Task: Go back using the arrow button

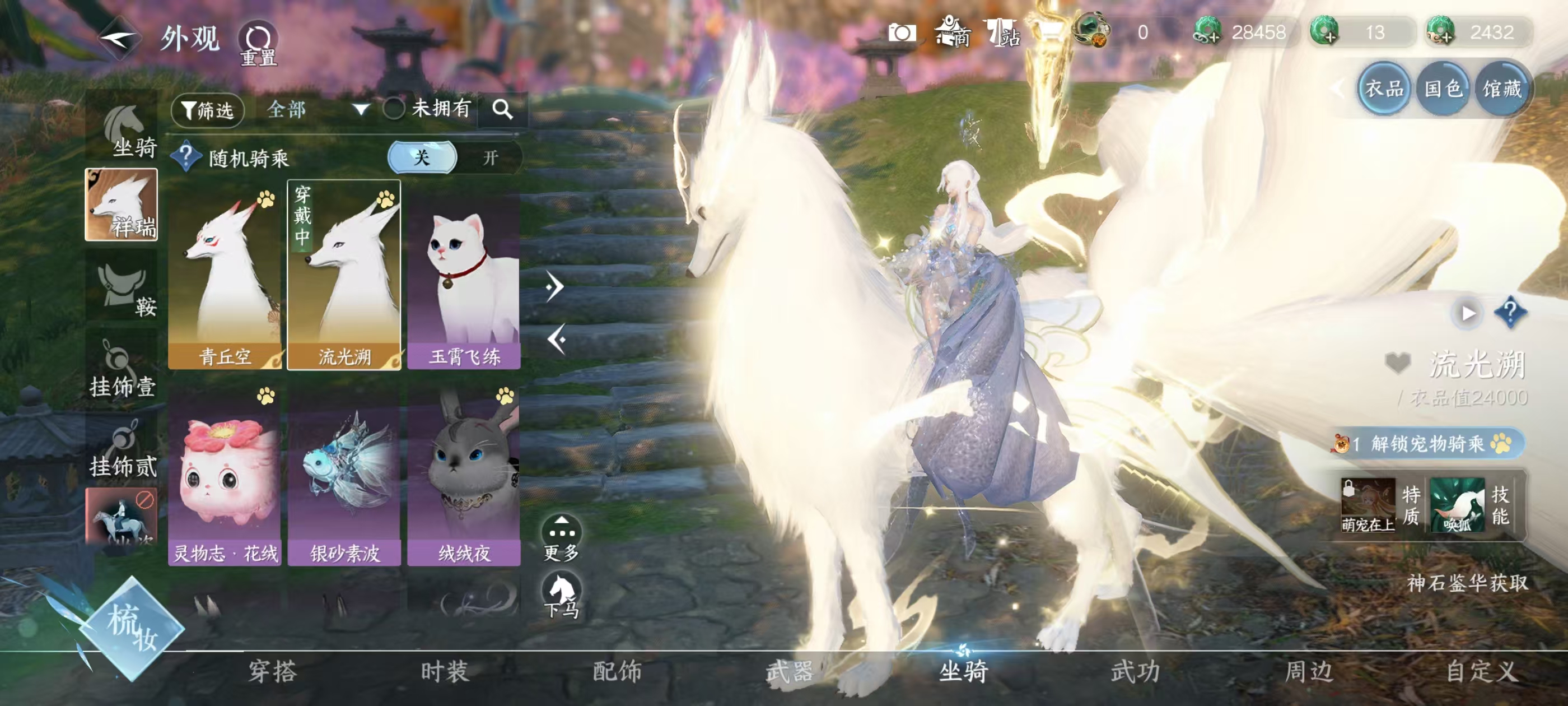Action: tap(119, 40)
